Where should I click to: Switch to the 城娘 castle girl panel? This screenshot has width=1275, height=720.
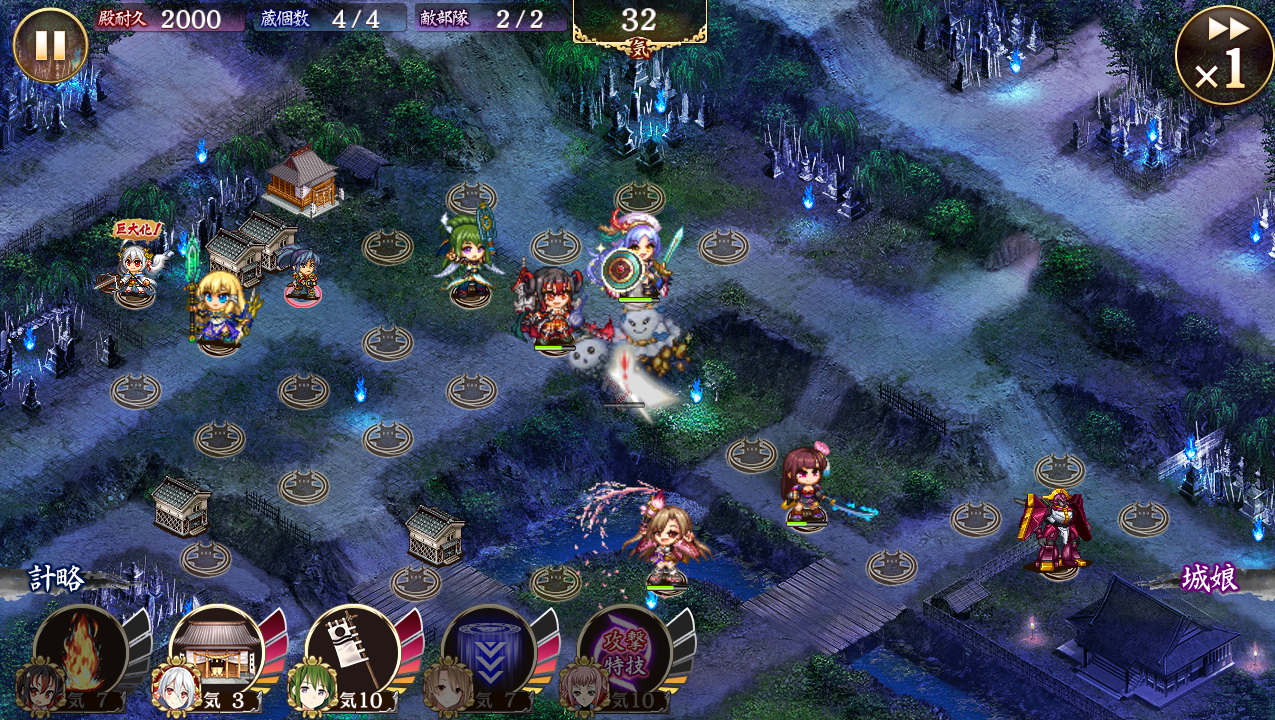(1210, 579)
